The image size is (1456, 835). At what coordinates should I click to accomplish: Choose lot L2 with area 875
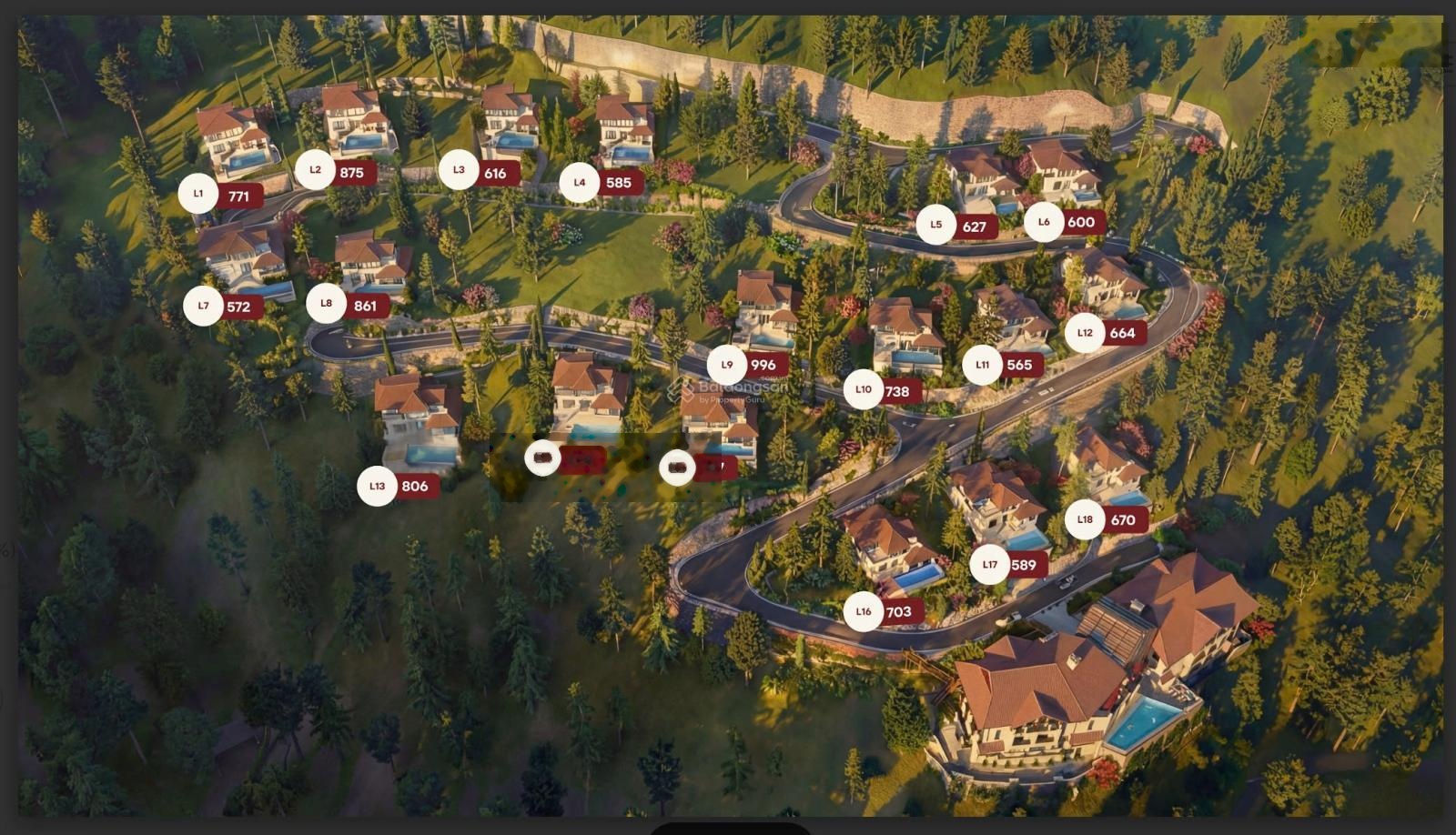(316, 170)
